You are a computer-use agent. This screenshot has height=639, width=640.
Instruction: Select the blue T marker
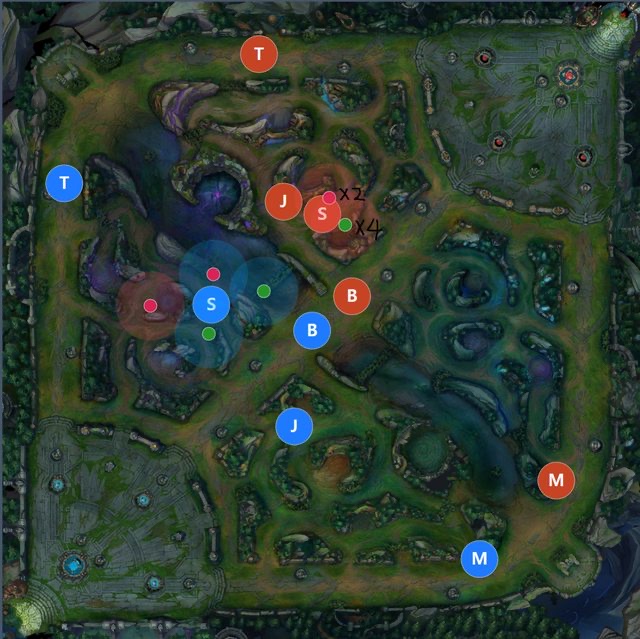65,183
